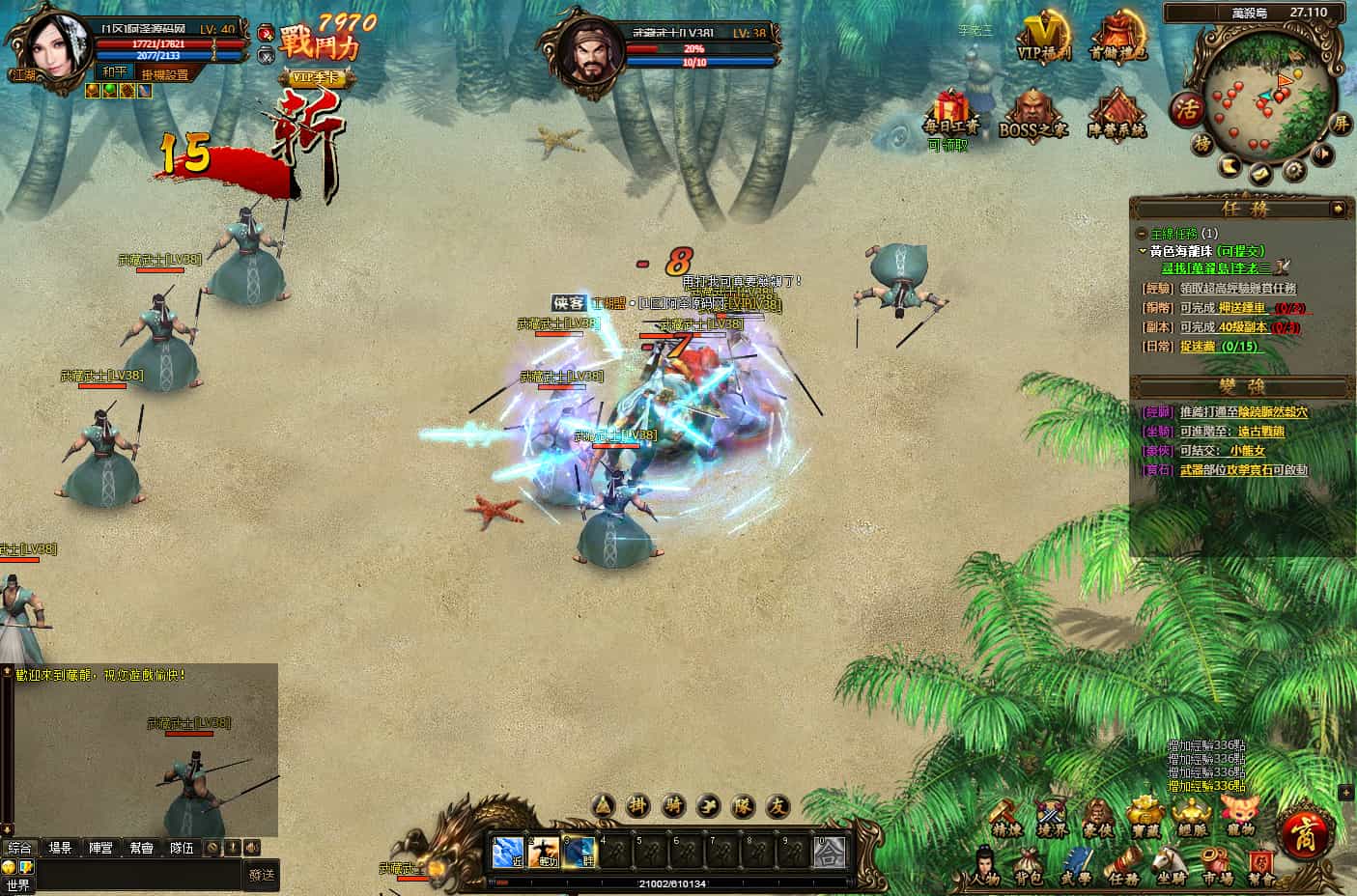
Task: Activate the 輕功 skill in slot two
Action: pos(545,851)
